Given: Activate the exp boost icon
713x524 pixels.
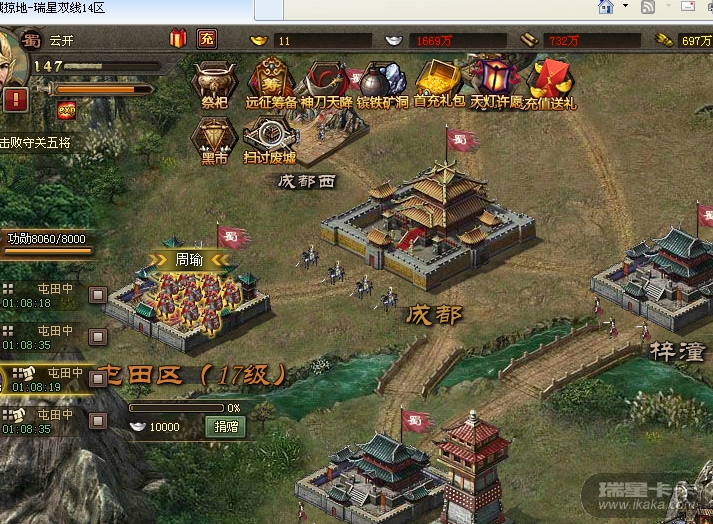Looking at the screenshot, I should click(x=67, y=109).
